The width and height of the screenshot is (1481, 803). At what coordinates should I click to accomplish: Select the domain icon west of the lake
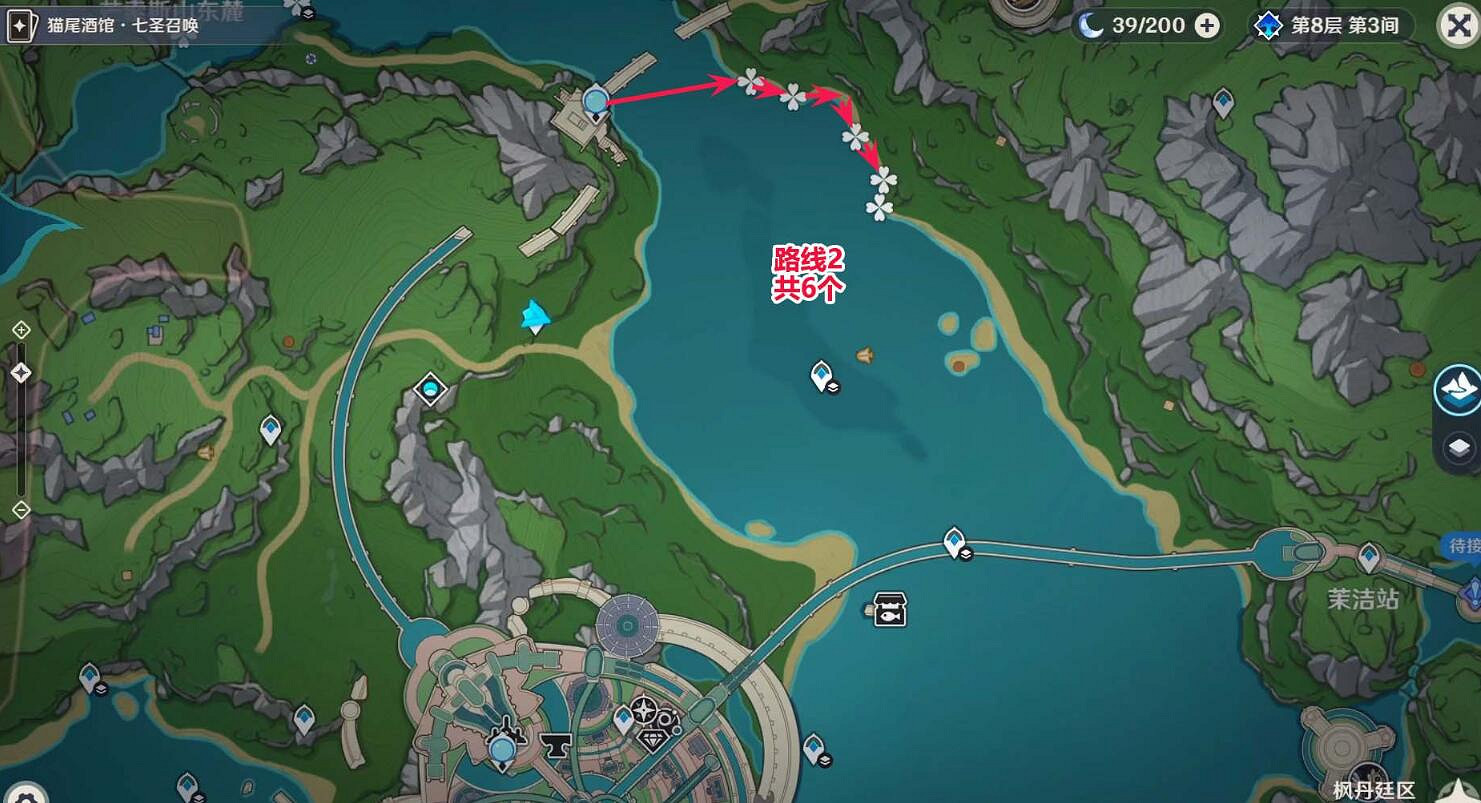tap(430, 391)
